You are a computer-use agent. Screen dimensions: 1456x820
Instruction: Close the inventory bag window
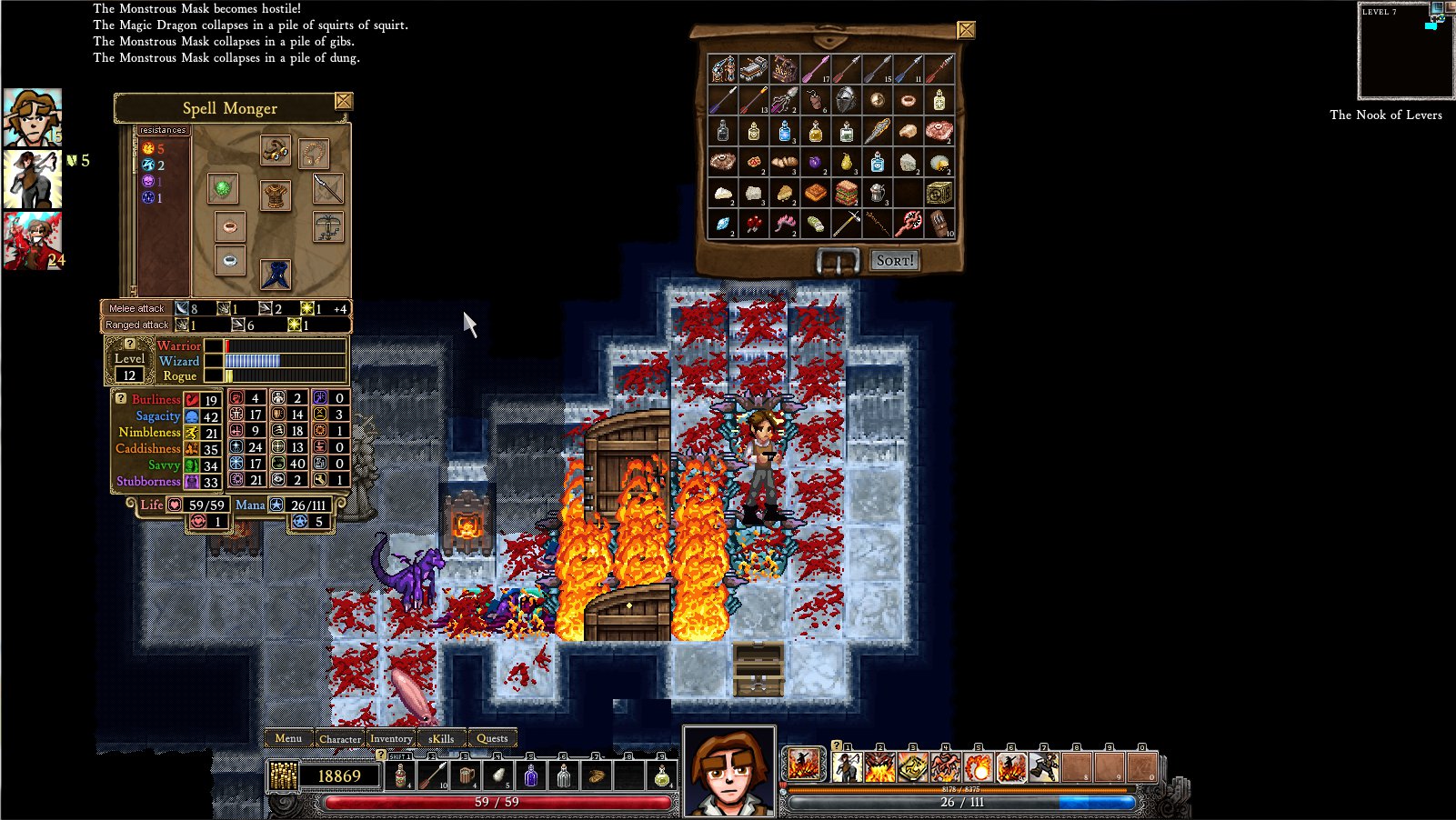click(966, 30)
